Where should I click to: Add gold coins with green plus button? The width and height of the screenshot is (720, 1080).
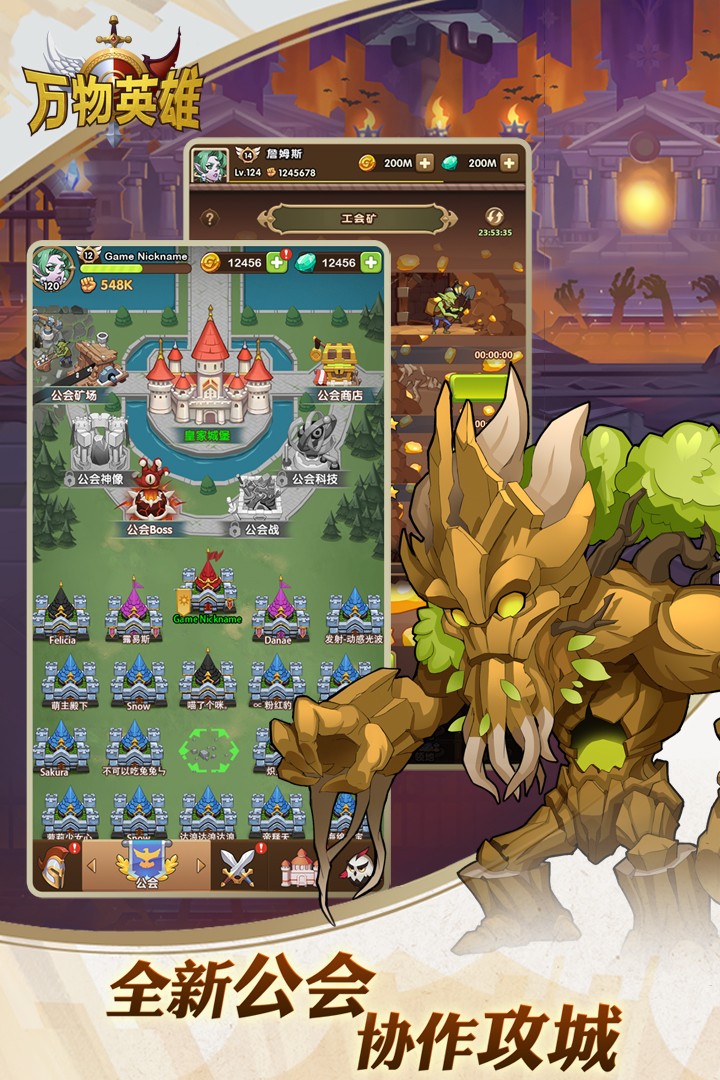[x=277, y=263]
